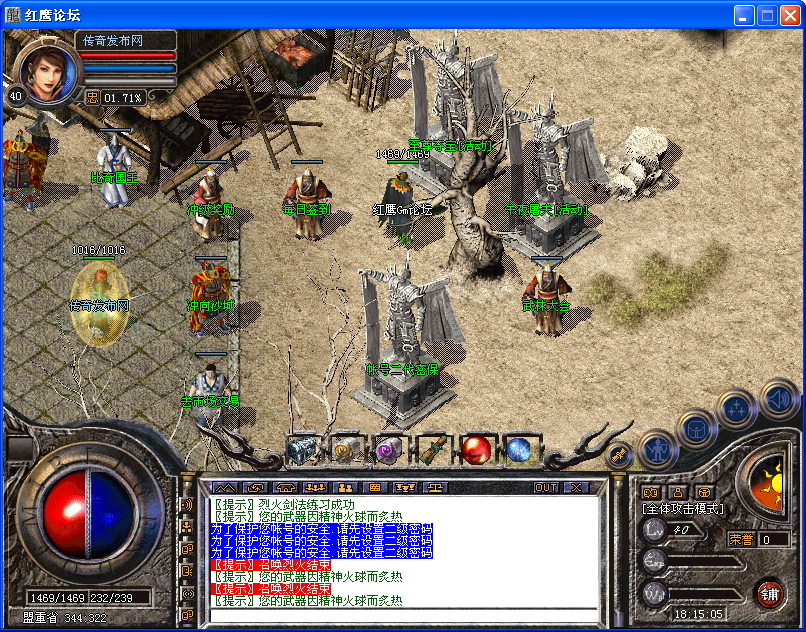The width and height of the screenshot is (806, 632).
Task: Open the shop with the 铺 button
Action: (x=770, y=592)
